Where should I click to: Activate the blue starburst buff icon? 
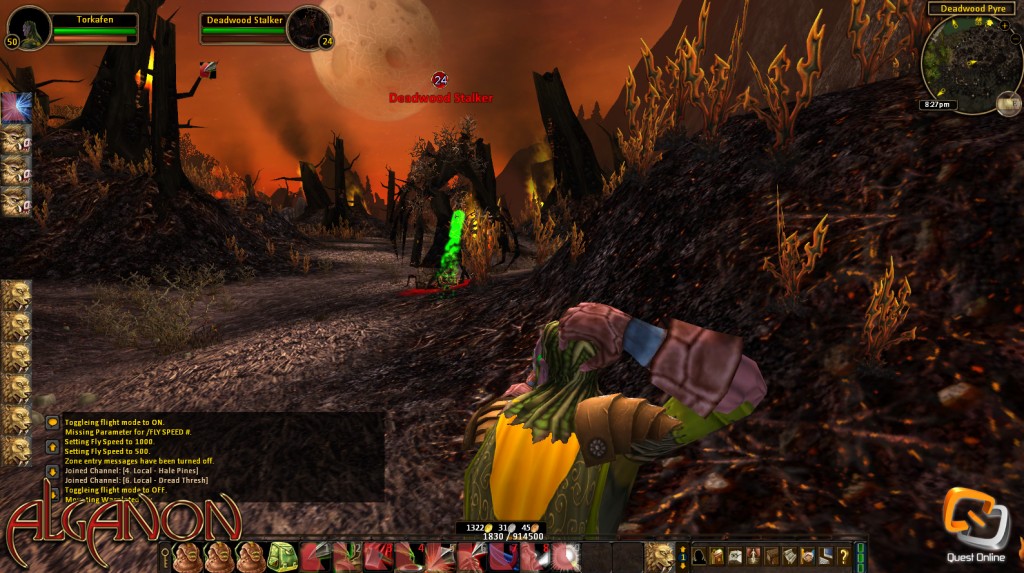point(14,108)
